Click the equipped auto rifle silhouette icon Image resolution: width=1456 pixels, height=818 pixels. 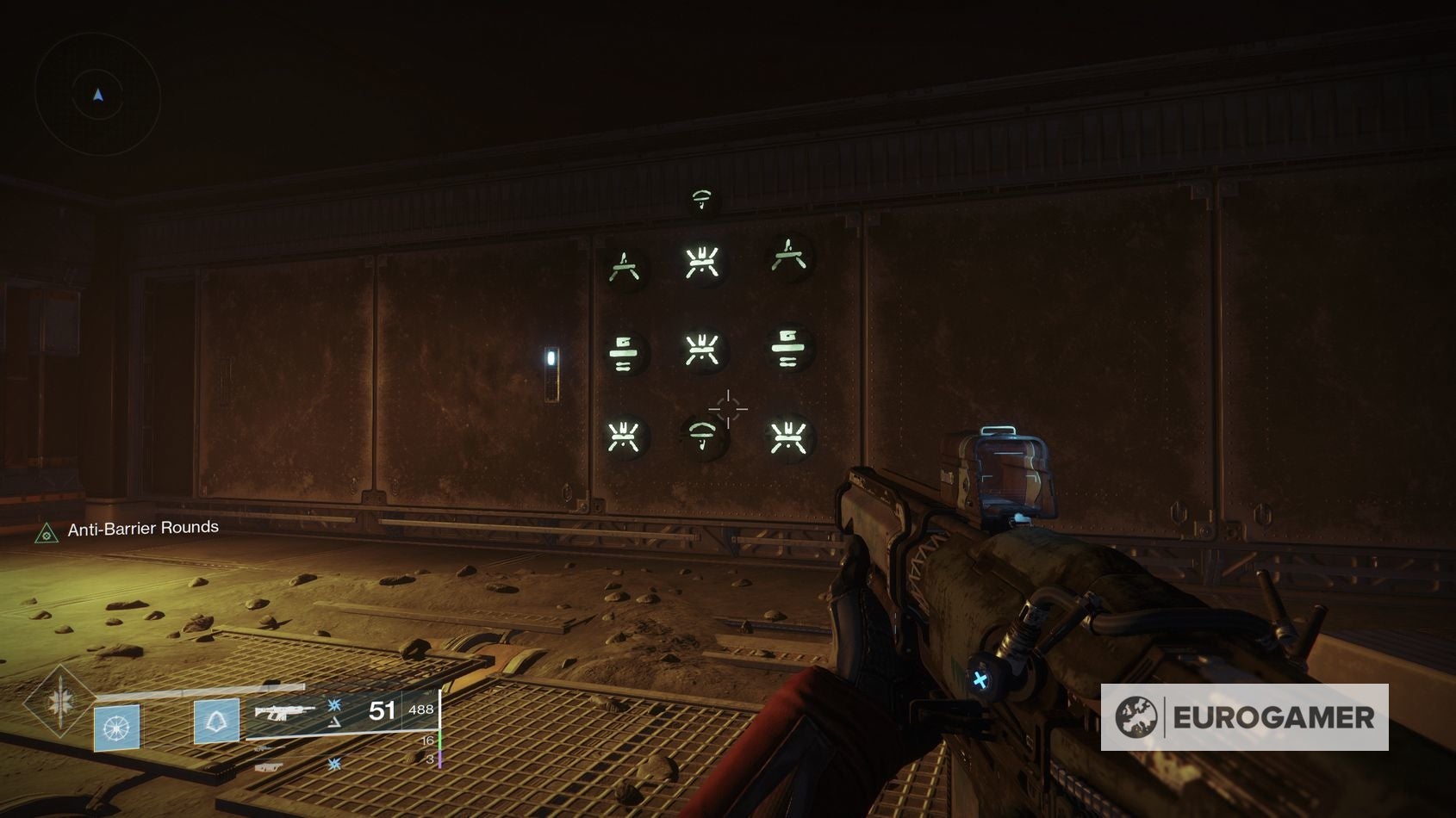pyautogui.click(x=284, y=712)
